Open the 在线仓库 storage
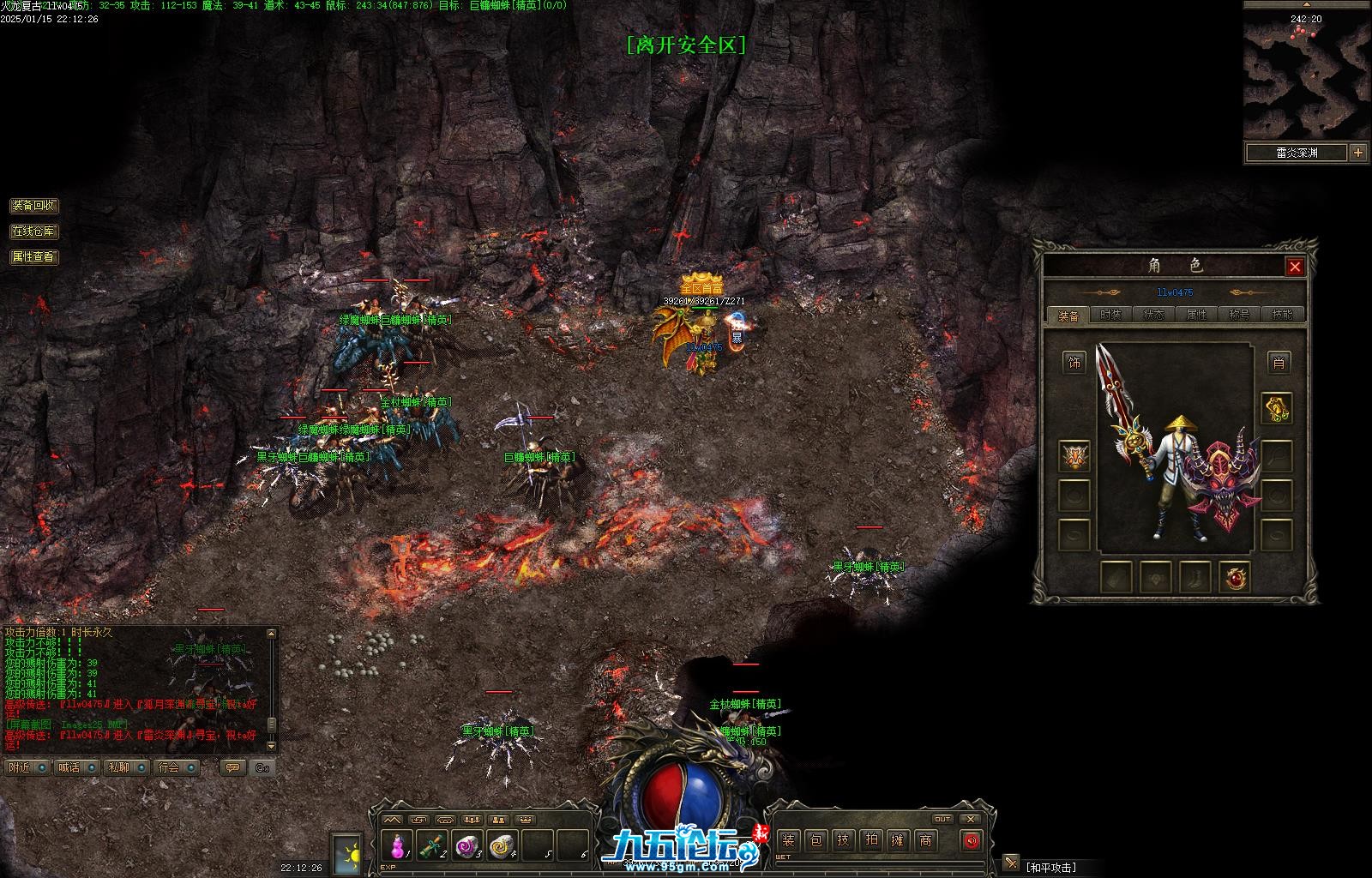1372x878 pixels. point(33,232)
